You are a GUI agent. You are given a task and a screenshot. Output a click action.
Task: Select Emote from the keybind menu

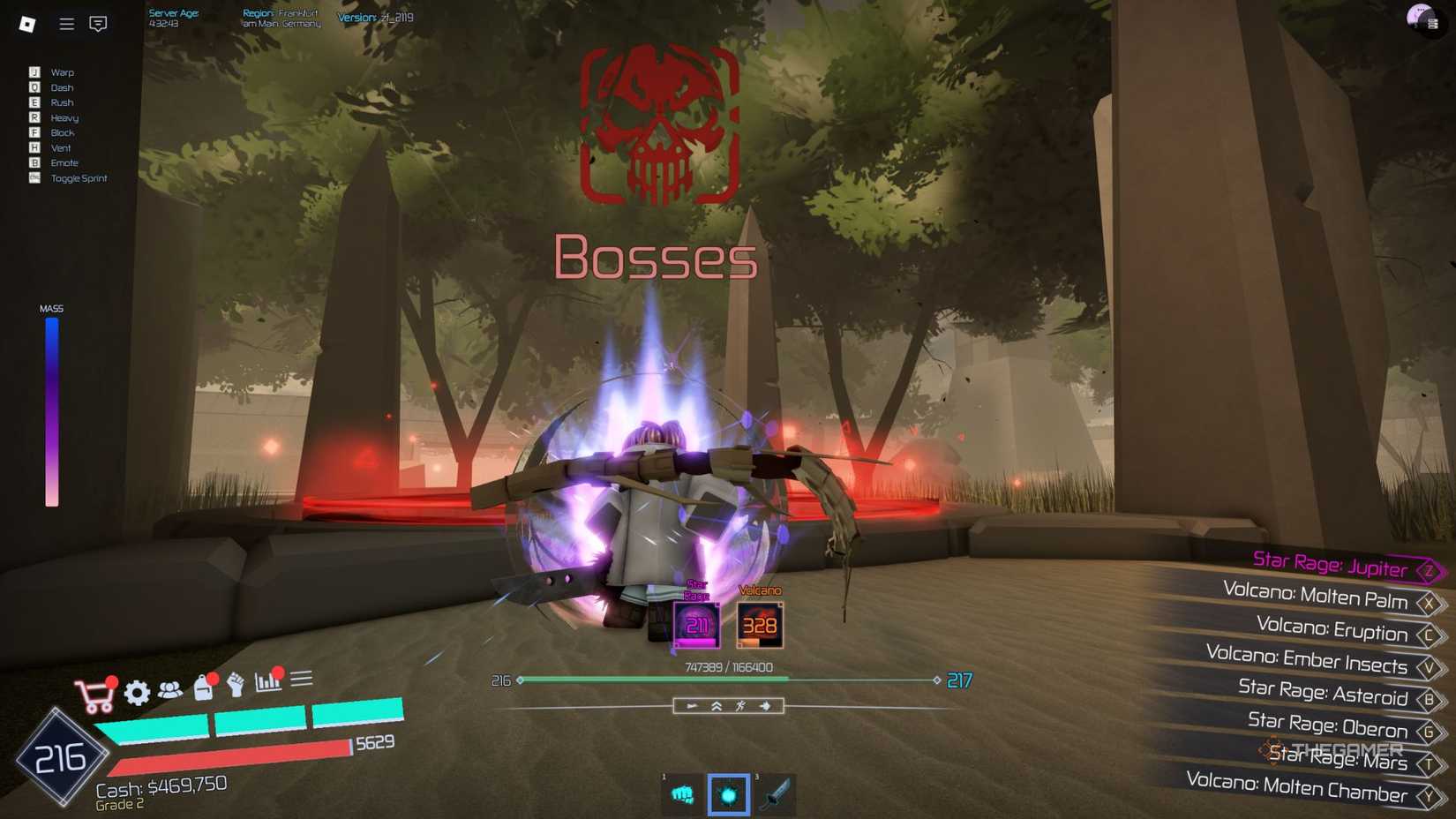[64, 162]
